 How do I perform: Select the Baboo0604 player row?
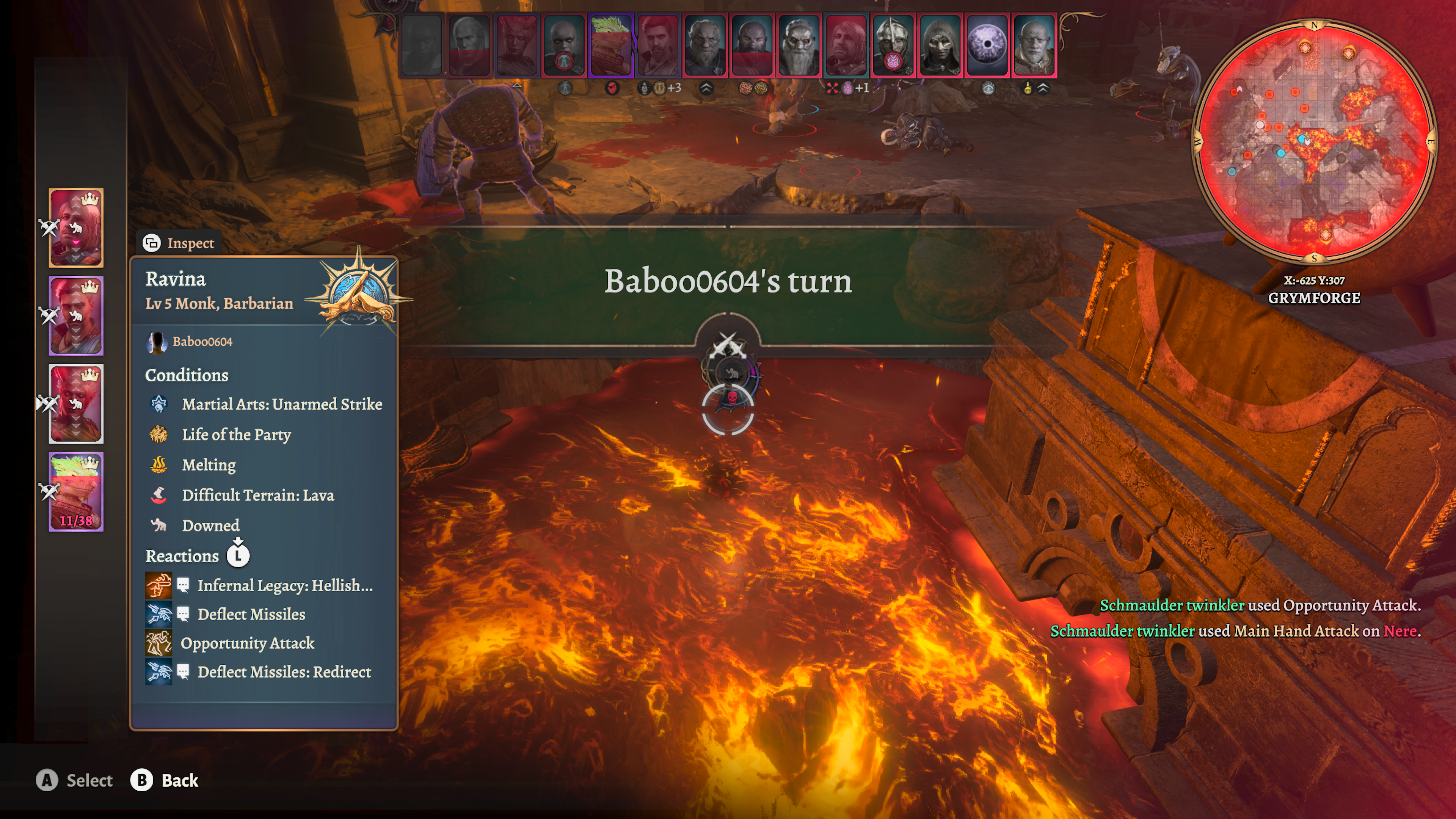pos(202,341)
